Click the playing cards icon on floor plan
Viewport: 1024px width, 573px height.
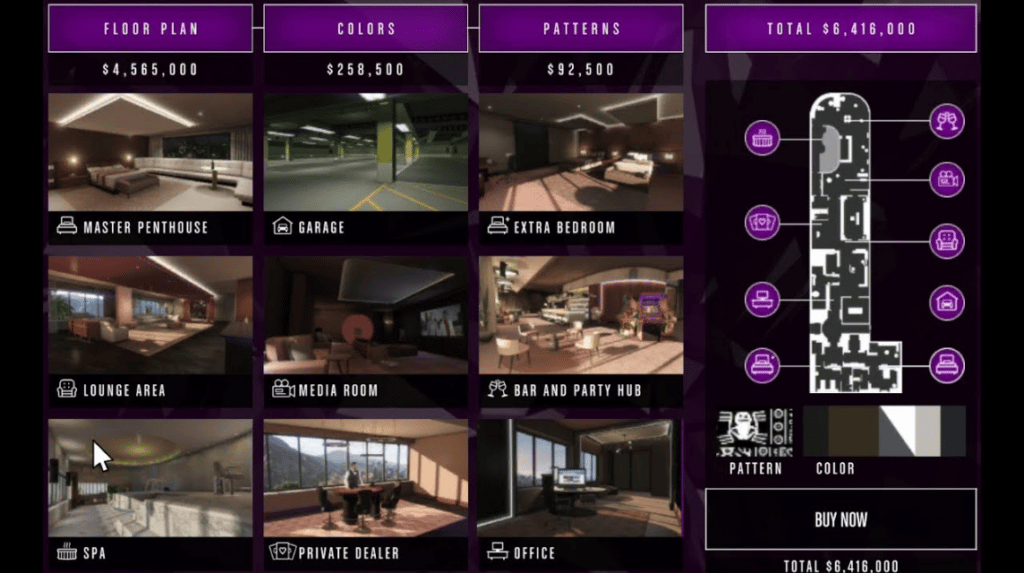coord(764,221)
